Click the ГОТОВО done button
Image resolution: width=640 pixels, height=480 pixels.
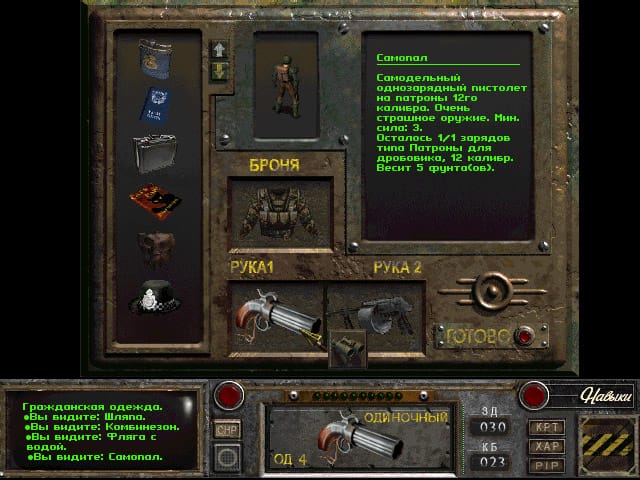point(521,336)
